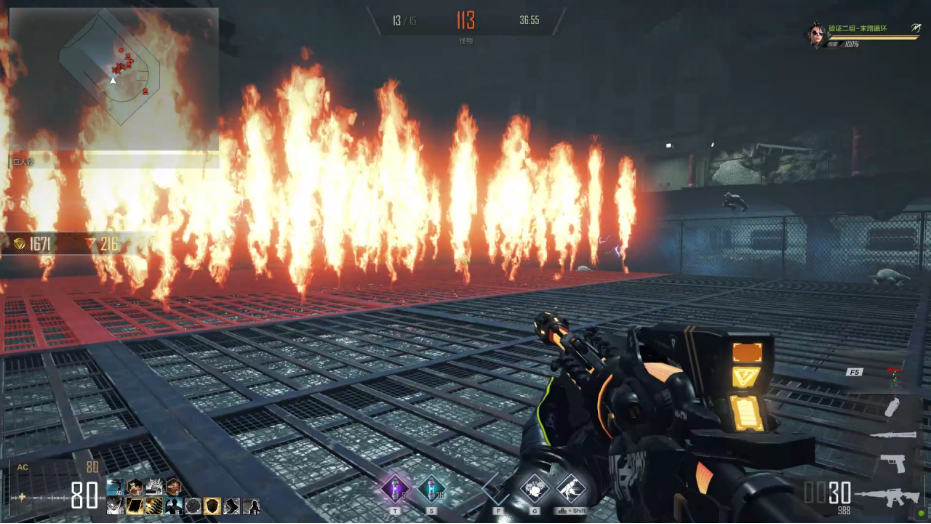The image size is (931, 524).
Task: Select the purple canister item
Action: [x=397, y=489]
